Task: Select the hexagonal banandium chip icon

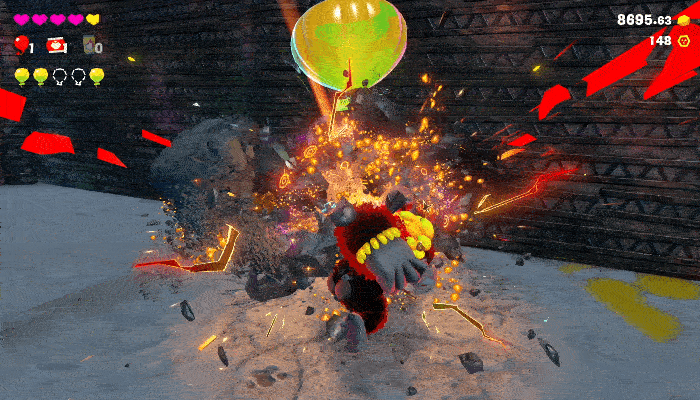Action: click(684, 41)
